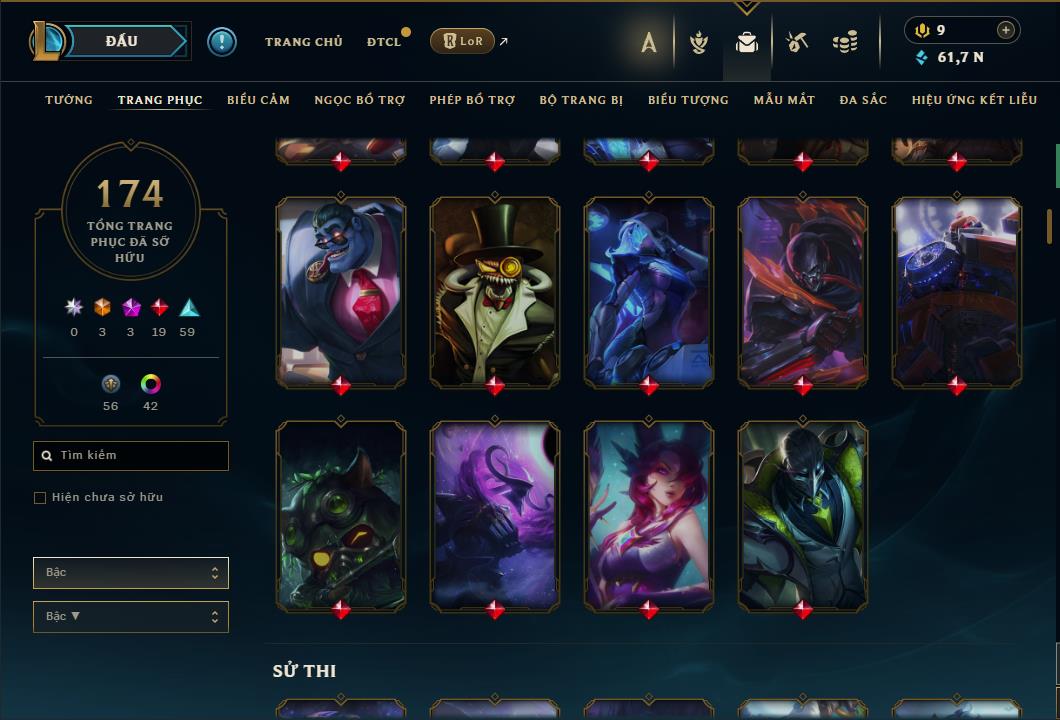Switch to the ĐA SẮC tab
The width and height of the screenshot is (1060, 720).
coord(863,100)
